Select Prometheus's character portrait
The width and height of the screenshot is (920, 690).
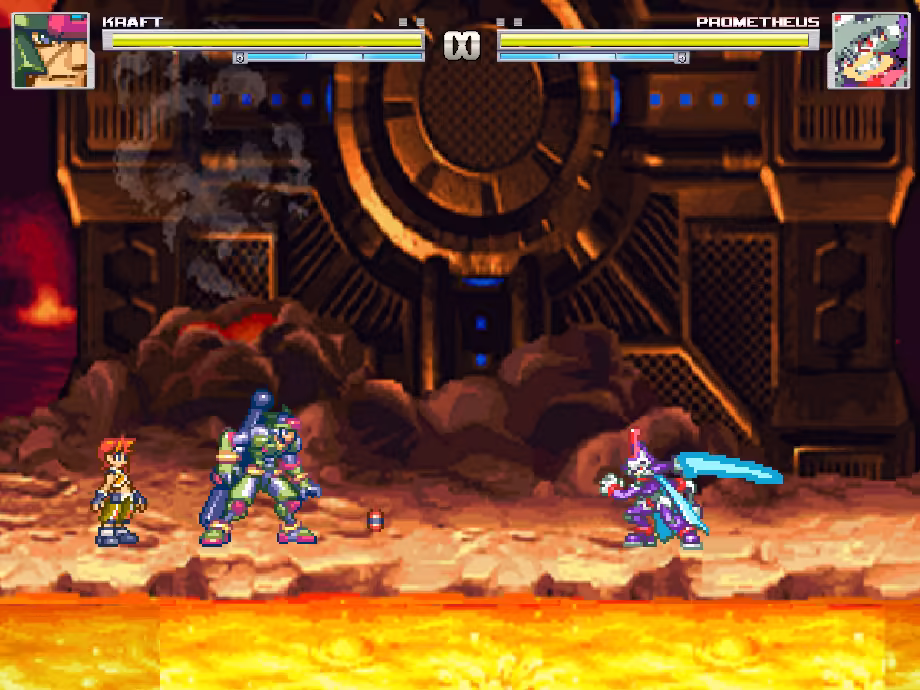click(x=868, y=50)
